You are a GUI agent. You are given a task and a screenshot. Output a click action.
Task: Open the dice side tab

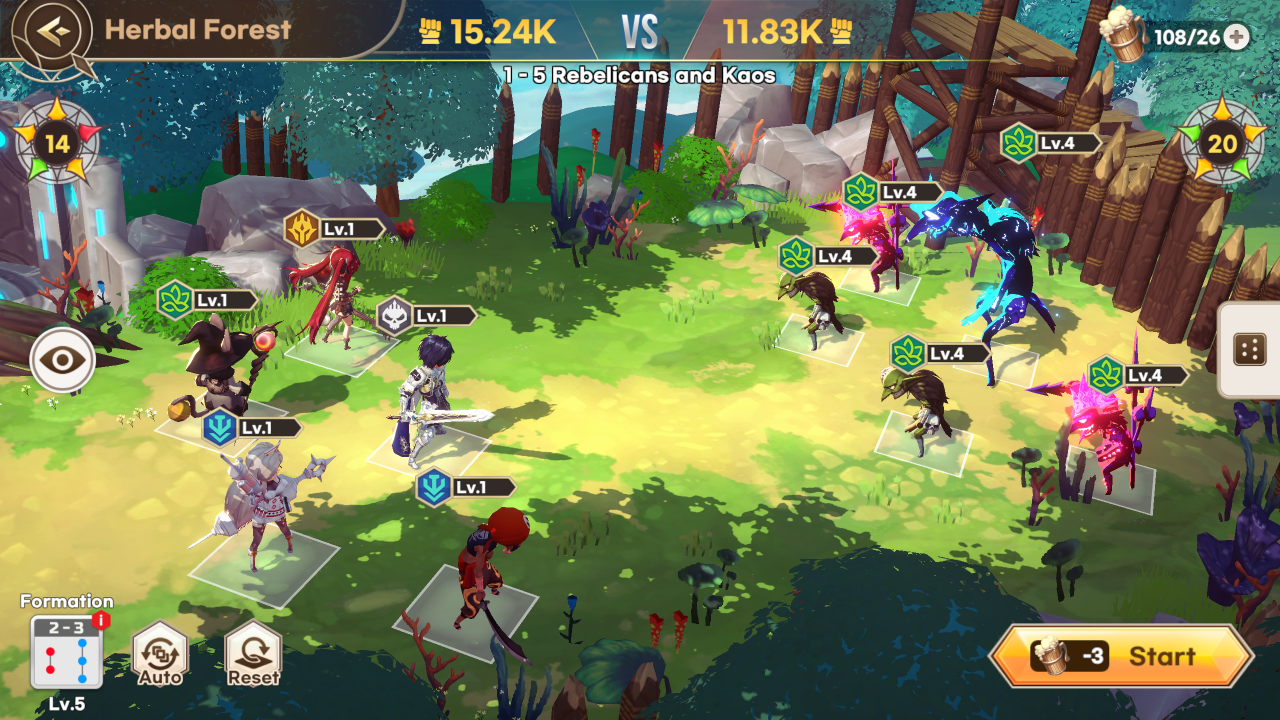coord(1249,350)
